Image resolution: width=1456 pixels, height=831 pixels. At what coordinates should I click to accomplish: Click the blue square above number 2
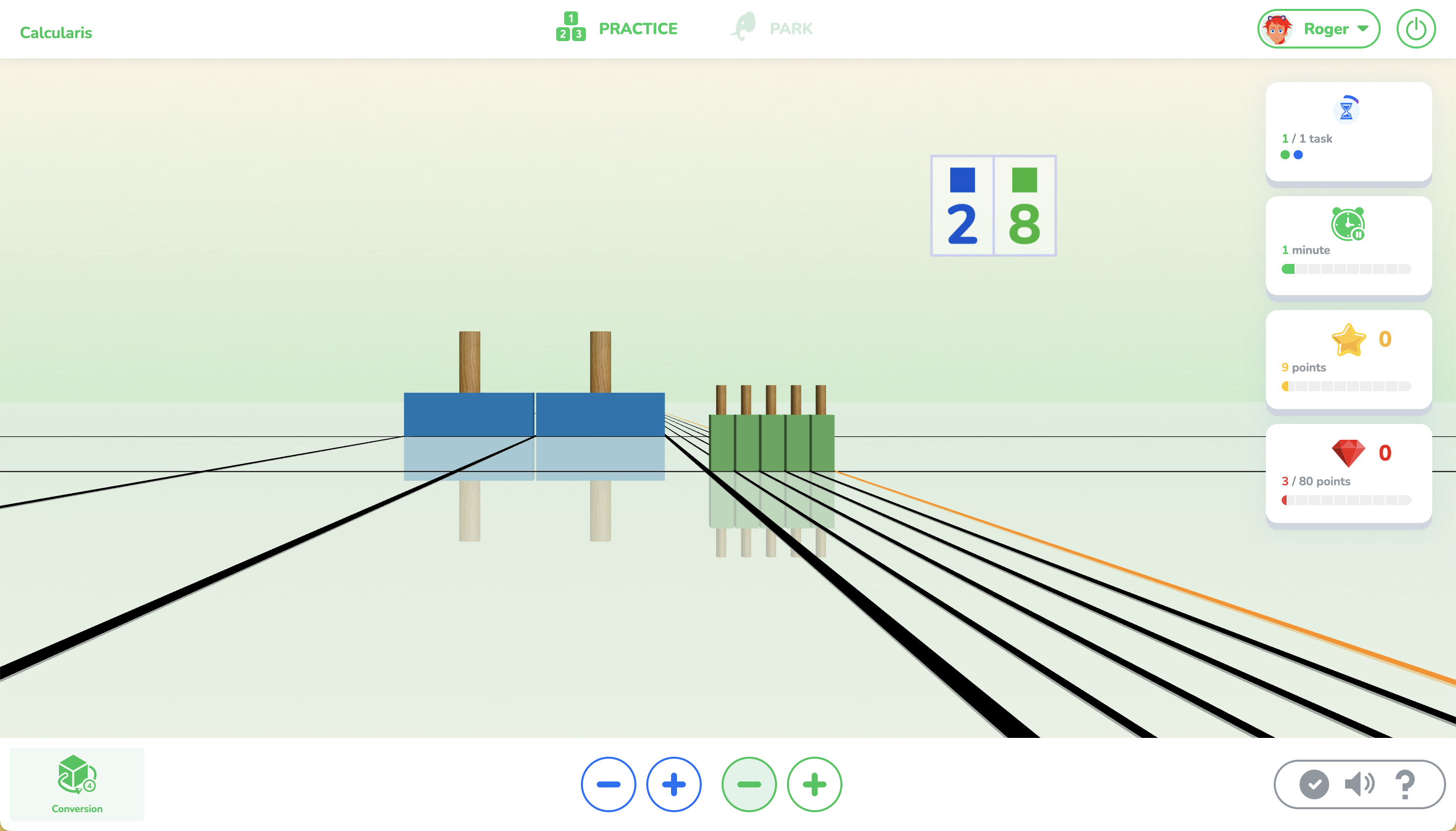tap(962, 179)
